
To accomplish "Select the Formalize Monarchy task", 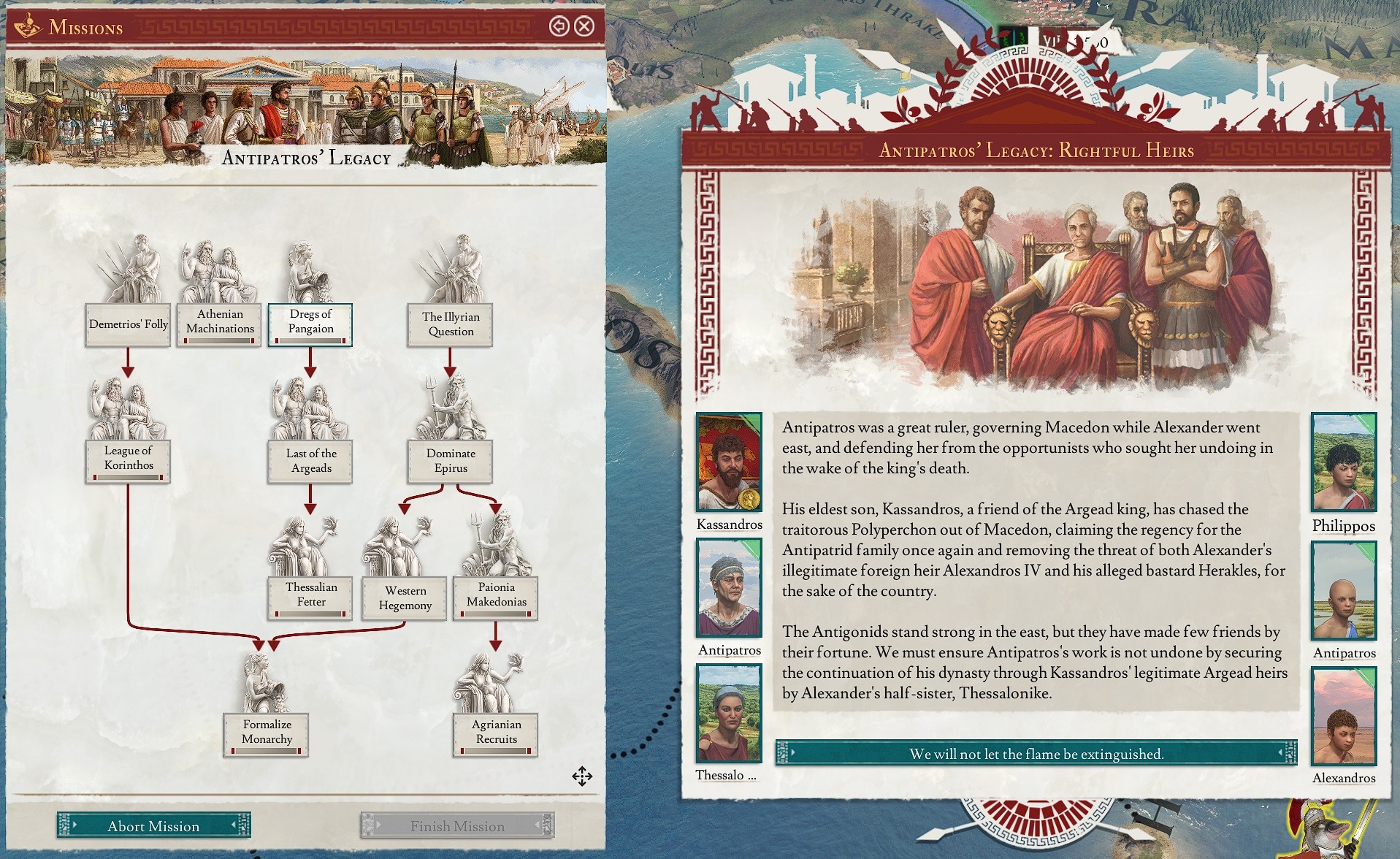I will 267,732.
